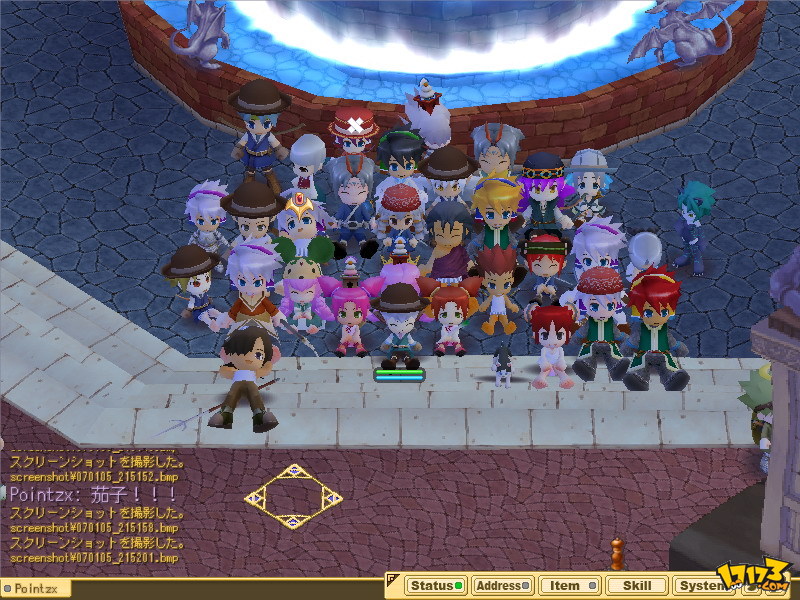
Task: Open the System menu
Action: pyautogui.click(x=700, y=586)
